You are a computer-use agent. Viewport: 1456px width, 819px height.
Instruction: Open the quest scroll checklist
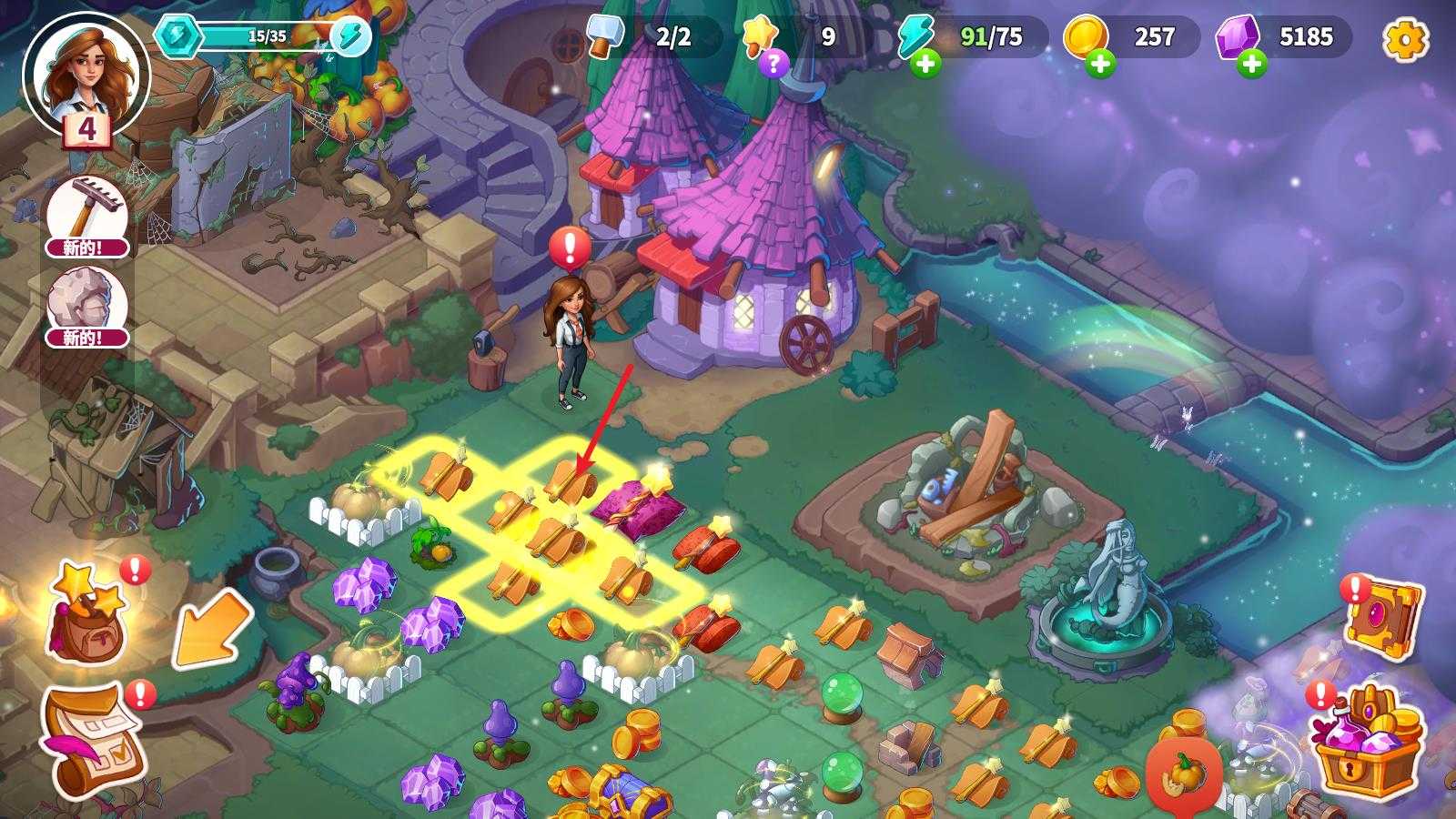pos(94,737)
